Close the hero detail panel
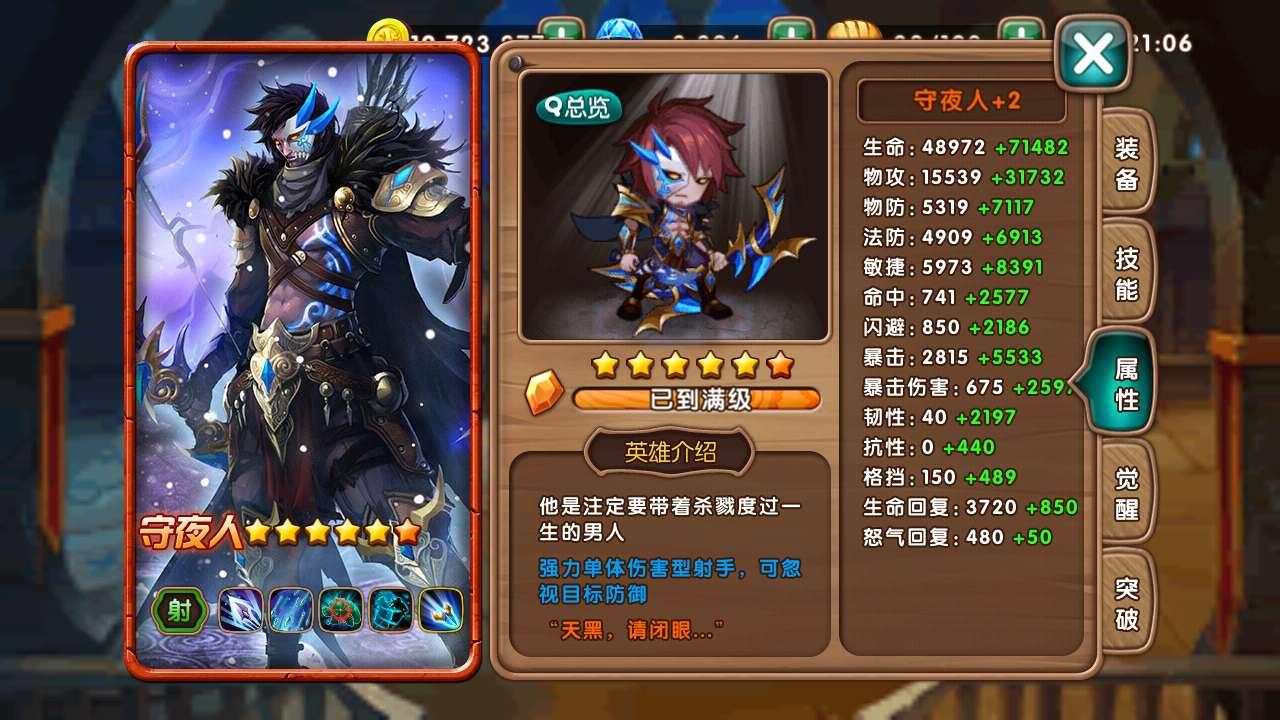The height and width of the screenshot is (720, 1280). coord(1092,55)
